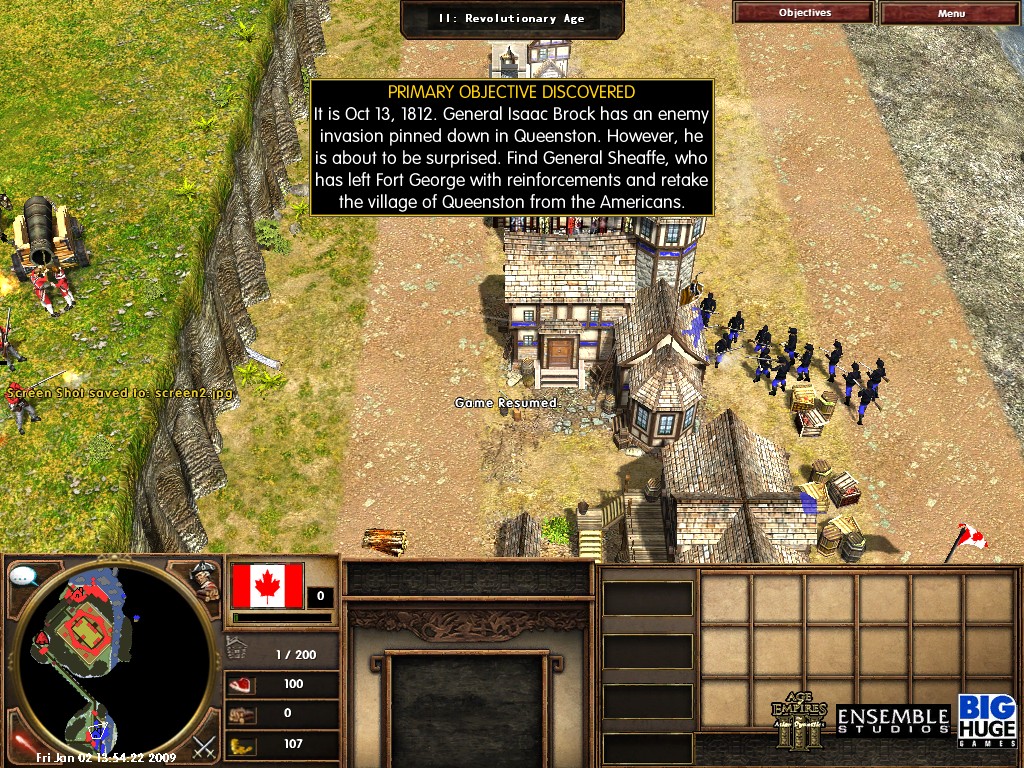Select the wood resource icon

click(242, 715)
